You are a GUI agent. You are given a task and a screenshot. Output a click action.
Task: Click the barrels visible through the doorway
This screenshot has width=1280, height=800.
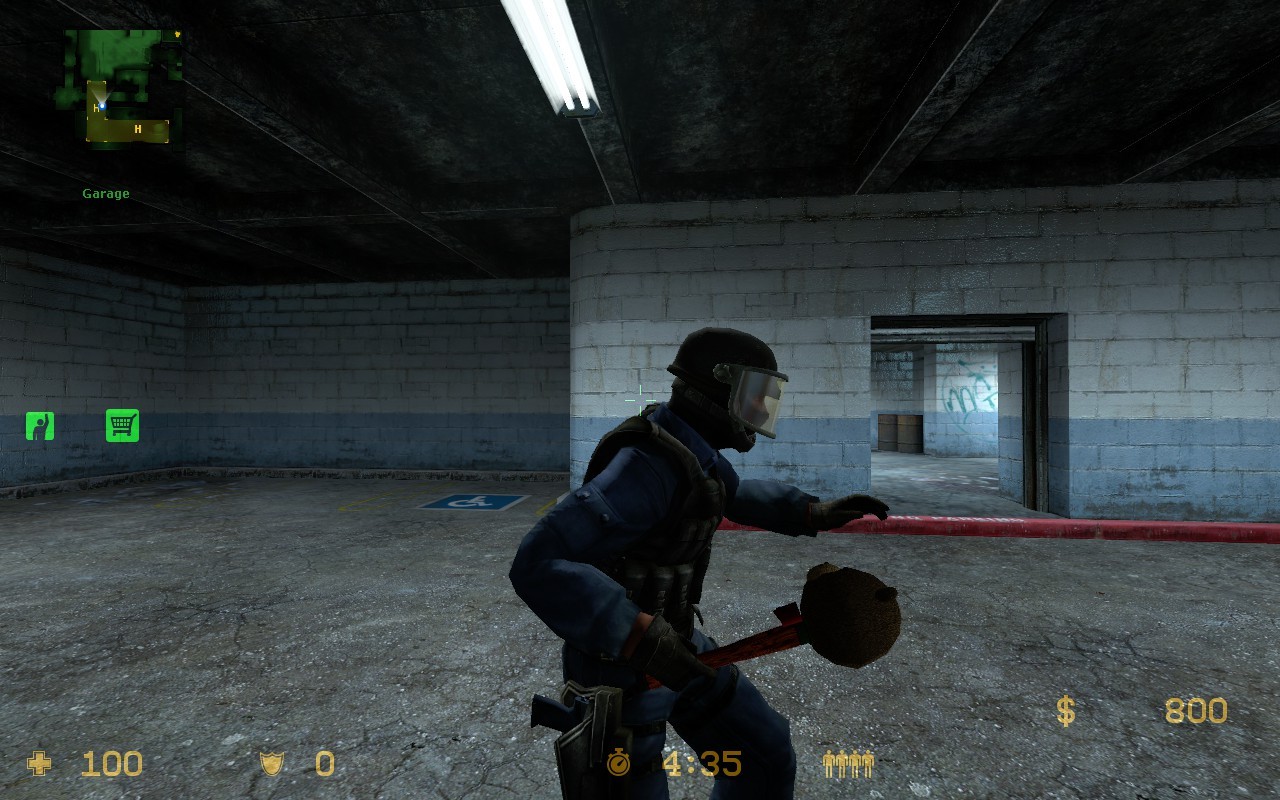[899, 434]
